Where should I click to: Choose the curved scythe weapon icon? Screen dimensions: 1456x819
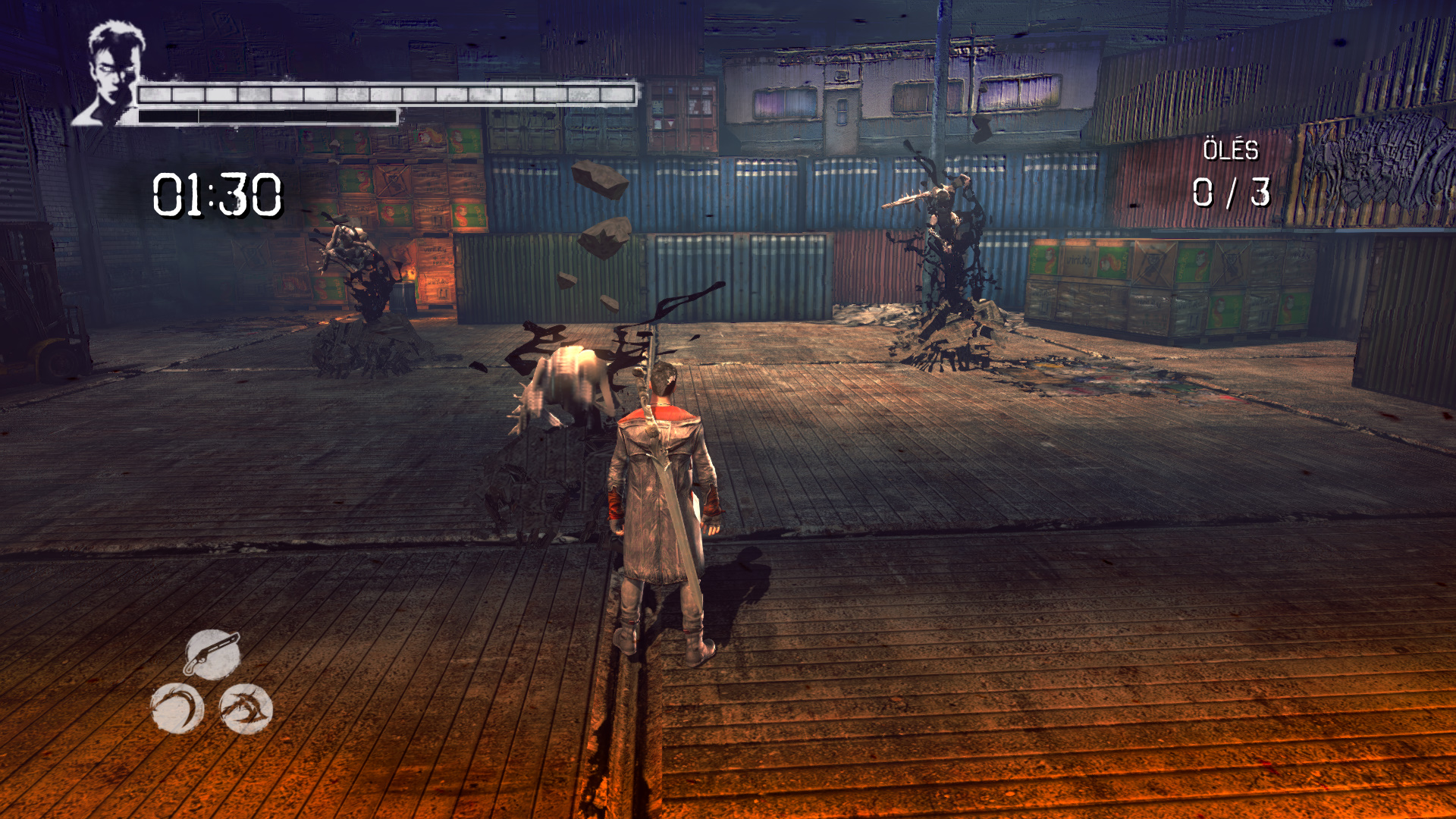(177, 708)
